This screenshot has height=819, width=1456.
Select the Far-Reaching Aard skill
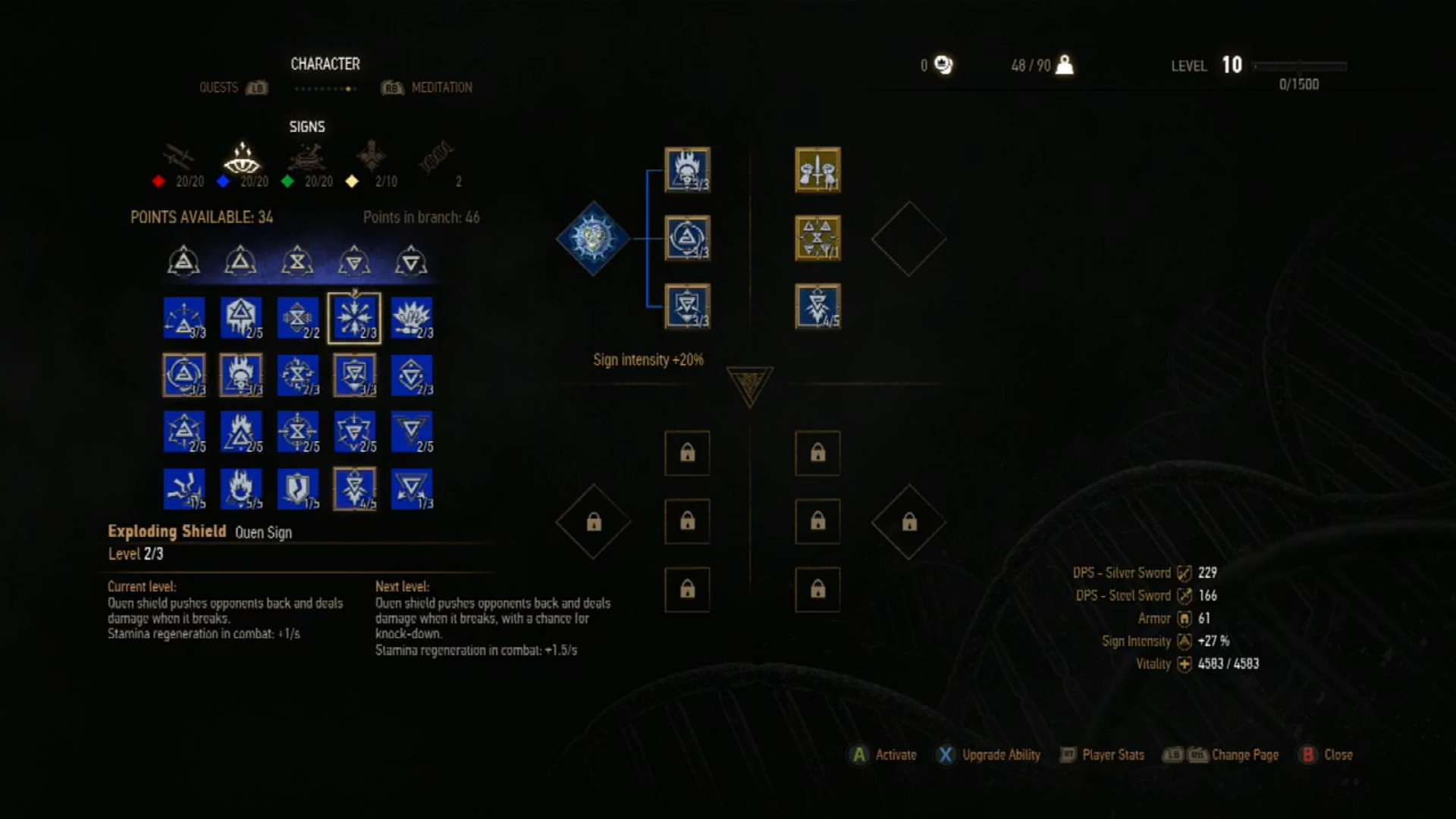[184, 318]
